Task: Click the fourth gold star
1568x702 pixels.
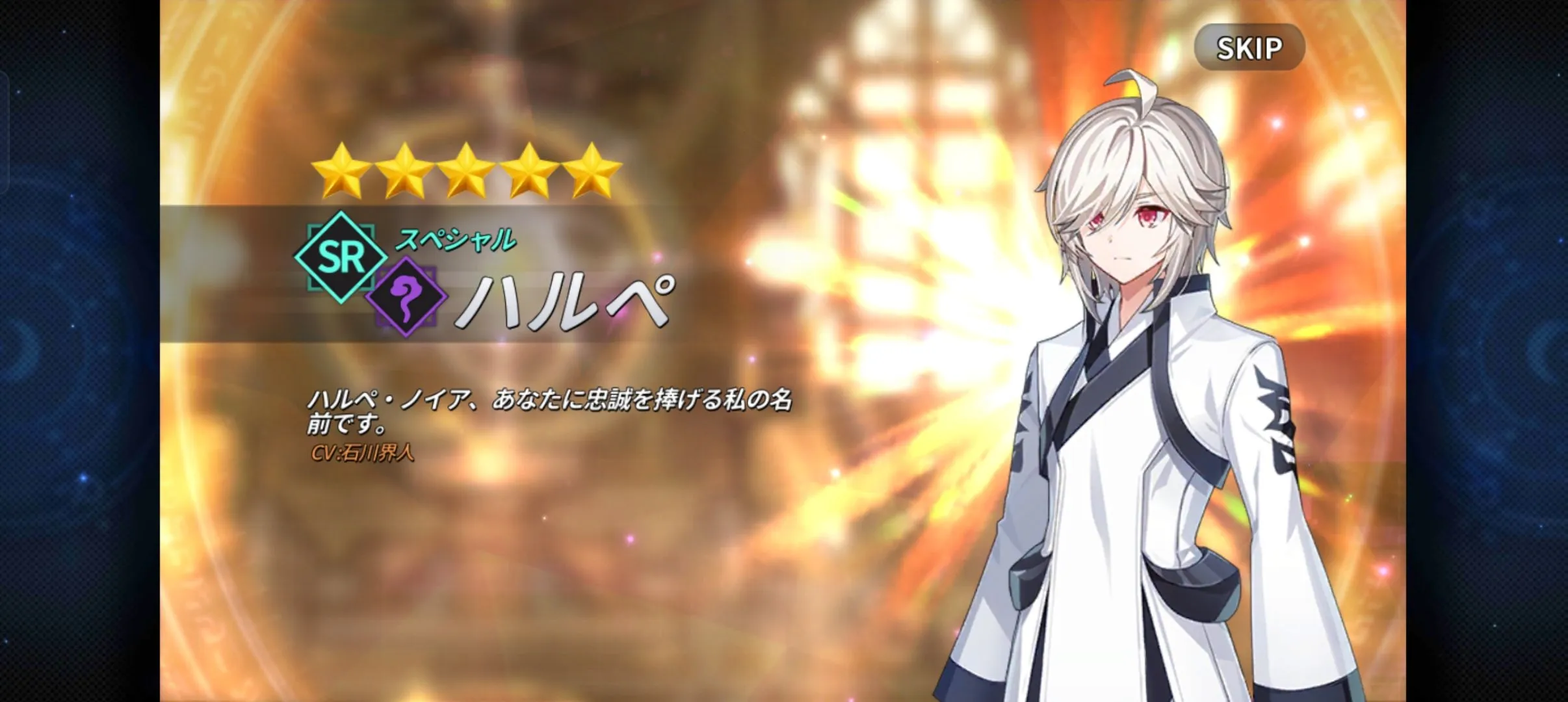Action: click(x=528, y=172)
